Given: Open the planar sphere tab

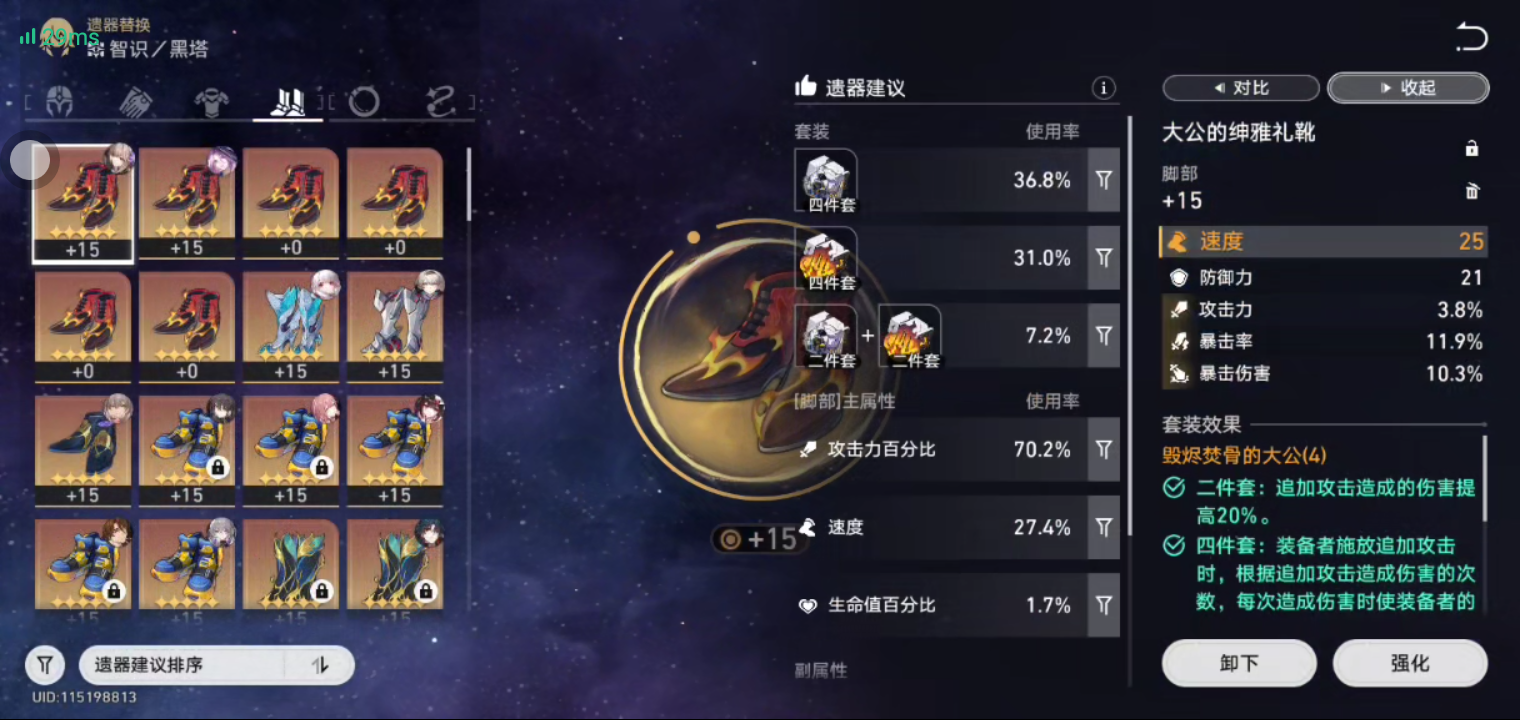Looking at the screenshot, I should point(364,102).
